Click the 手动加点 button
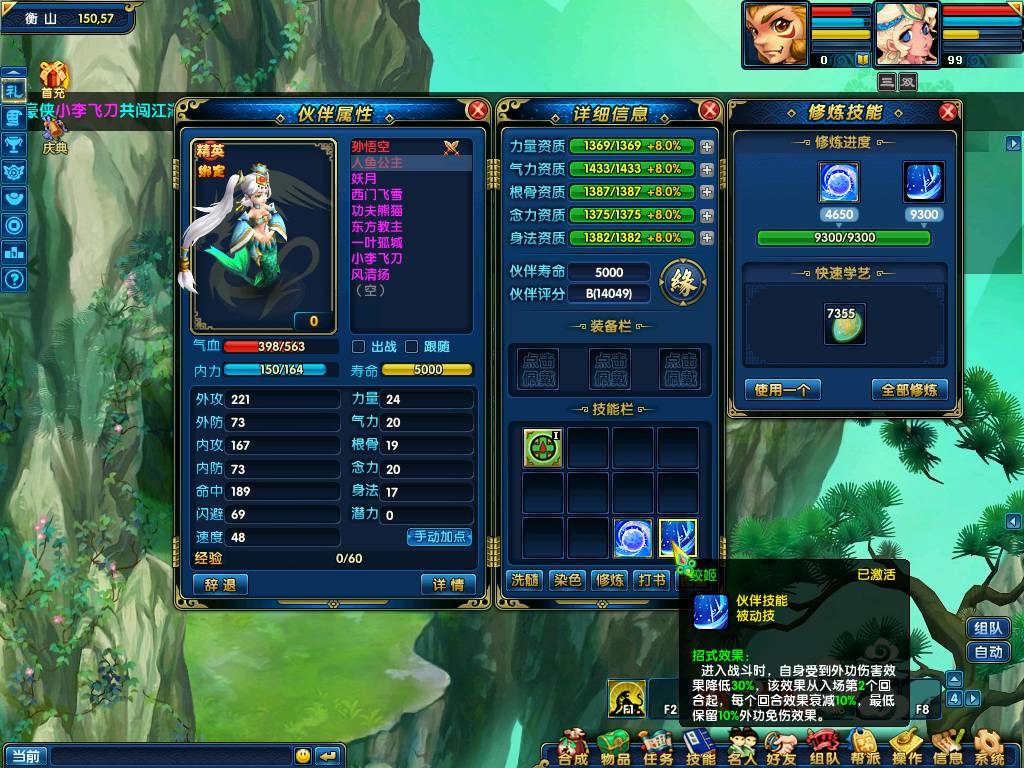This screenshot has width=1024, height=768. coord(439,537)
